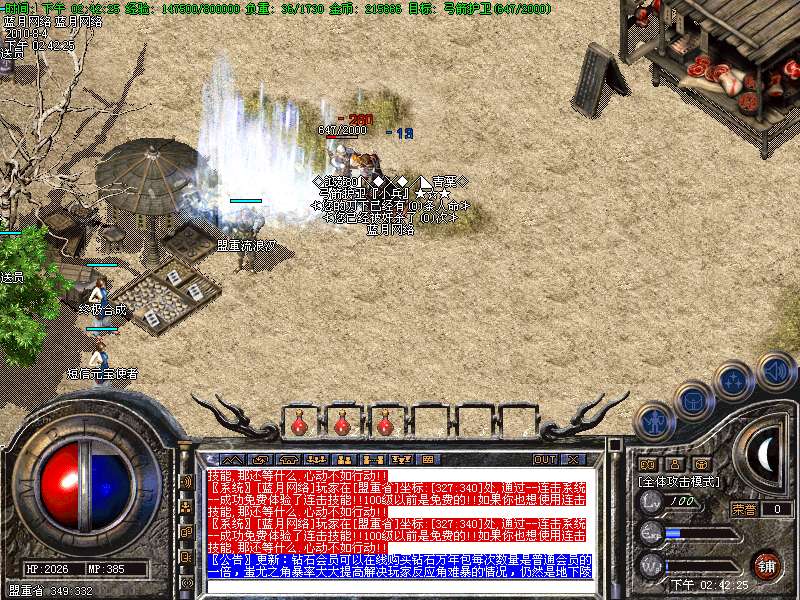
Task: Use the first red potion in belt
Action: (x=299, y=424)
